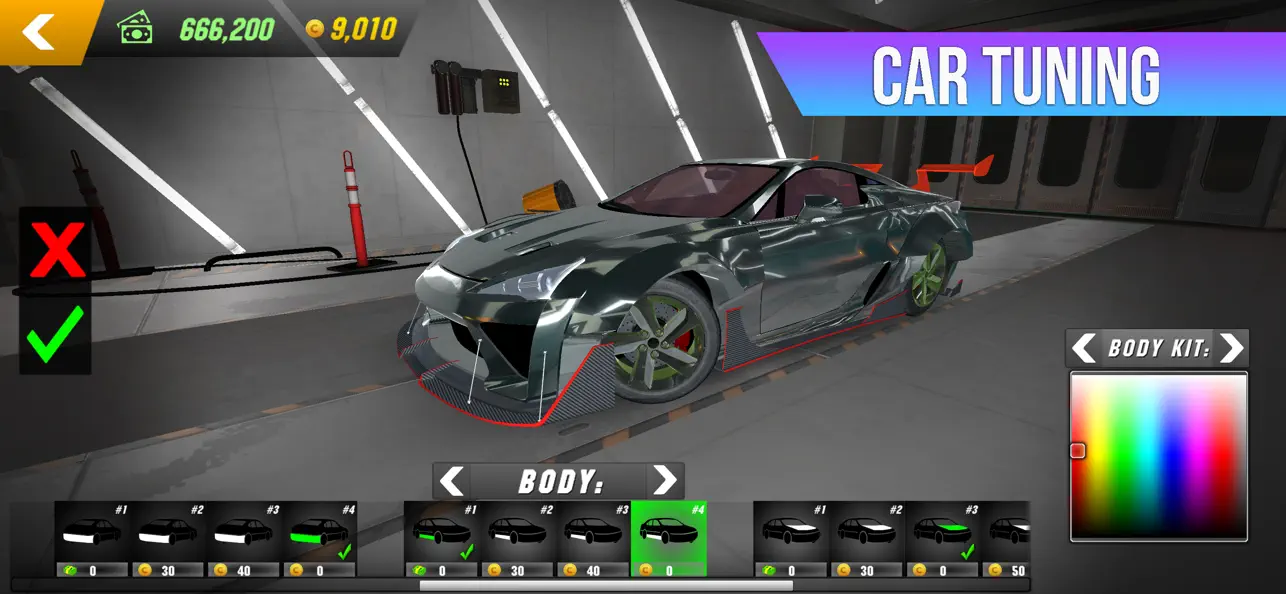This screenshot has height=594, width=1286.
Task: Click the color palette's left-side slider handle
Action: point(1078,451)
